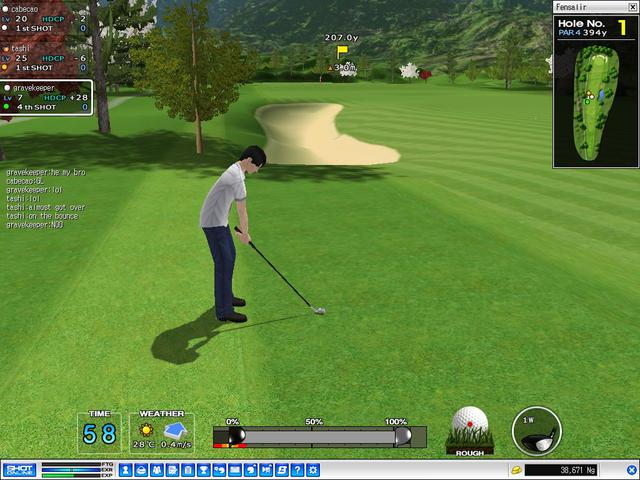Select gravekeeper's player panel
Image resolution: width=640 pixels, height=480 pixels.
pyautogui.click(x=47, y=98)
